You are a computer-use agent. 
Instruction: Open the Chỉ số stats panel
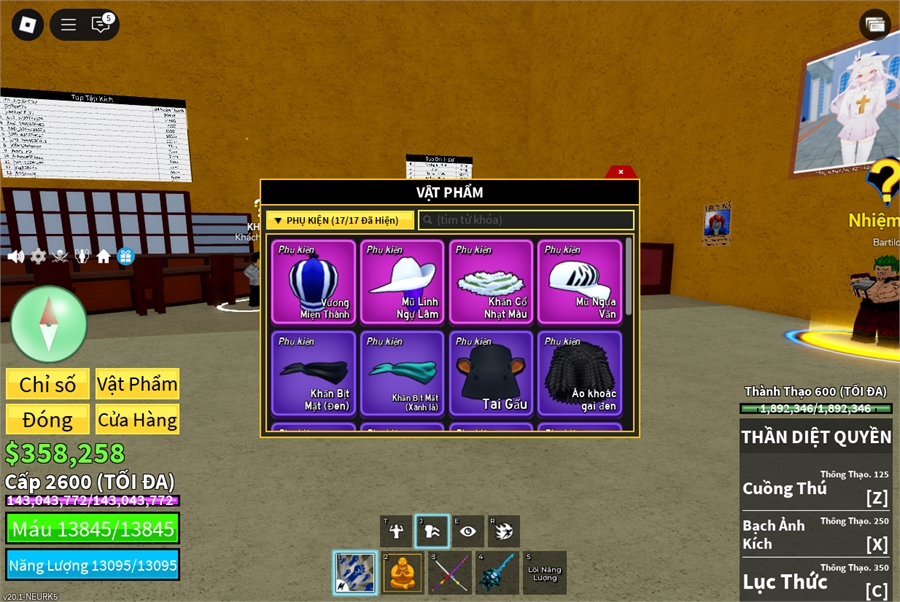point(48,385)
